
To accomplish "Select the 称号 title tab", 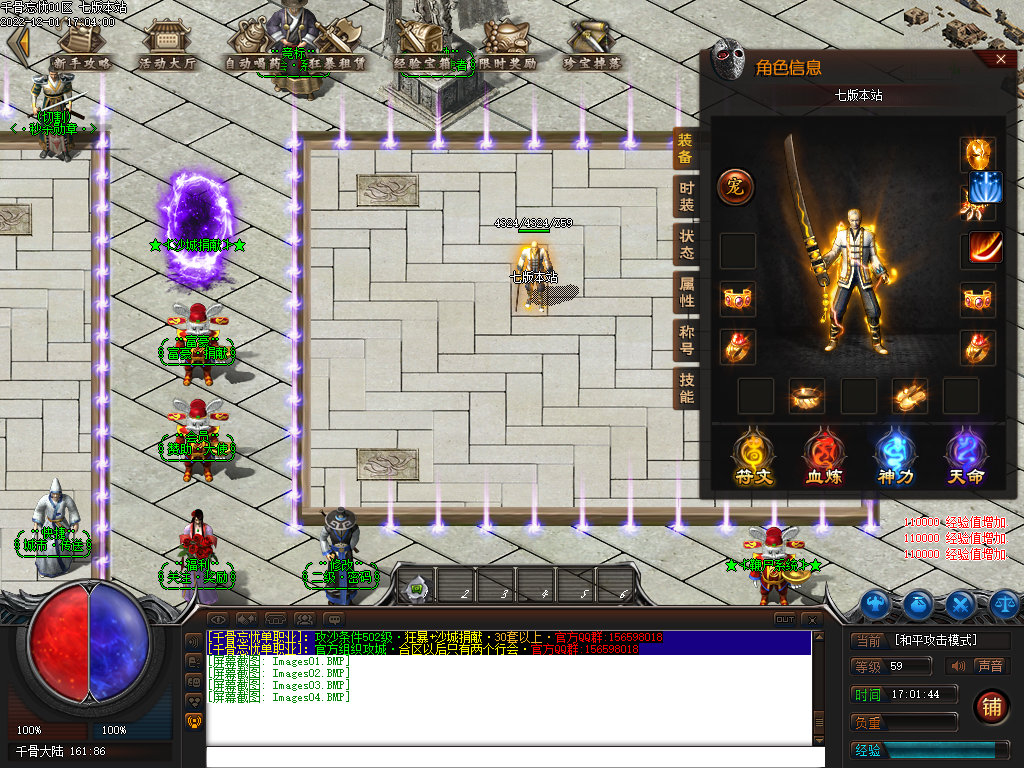I will [x=686, y=340].
